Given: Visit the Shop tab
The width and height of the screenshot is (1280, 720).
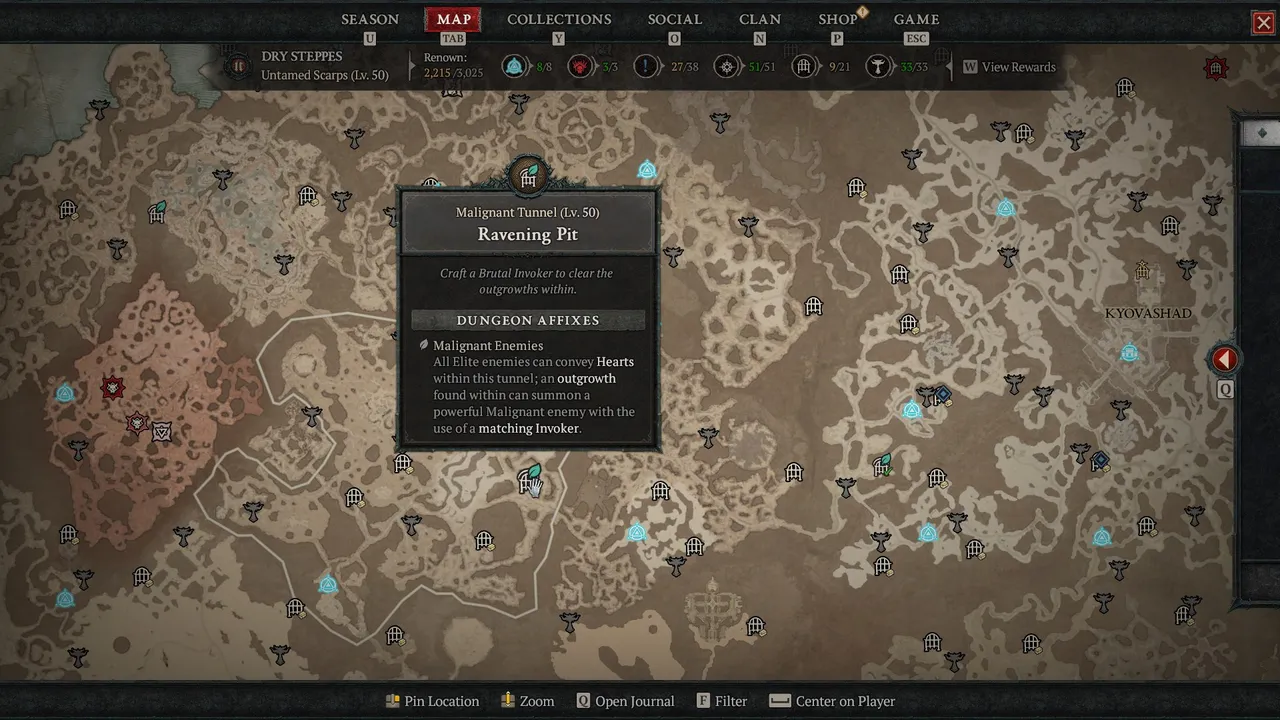Looking at the screenshot, I should pos(838,19).
